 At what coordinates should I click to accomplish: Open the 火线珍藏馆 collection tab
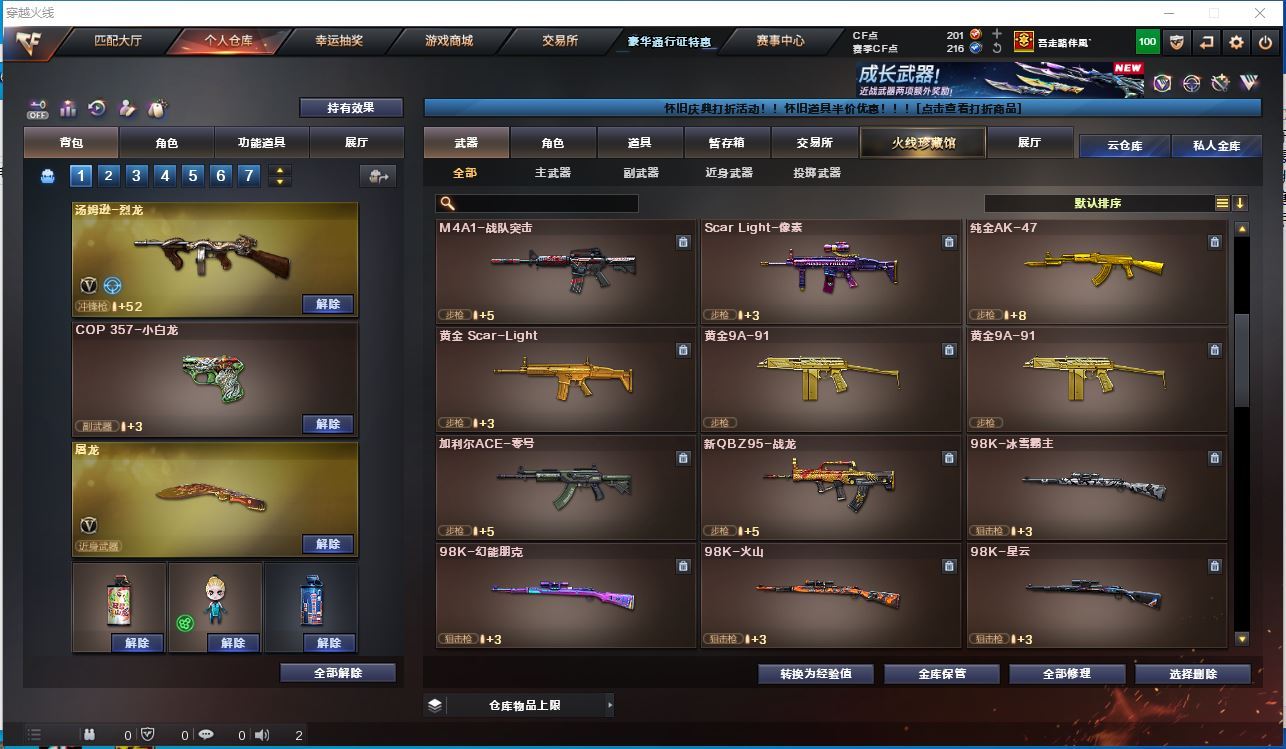pyautogui.click(x=923, y=143)
